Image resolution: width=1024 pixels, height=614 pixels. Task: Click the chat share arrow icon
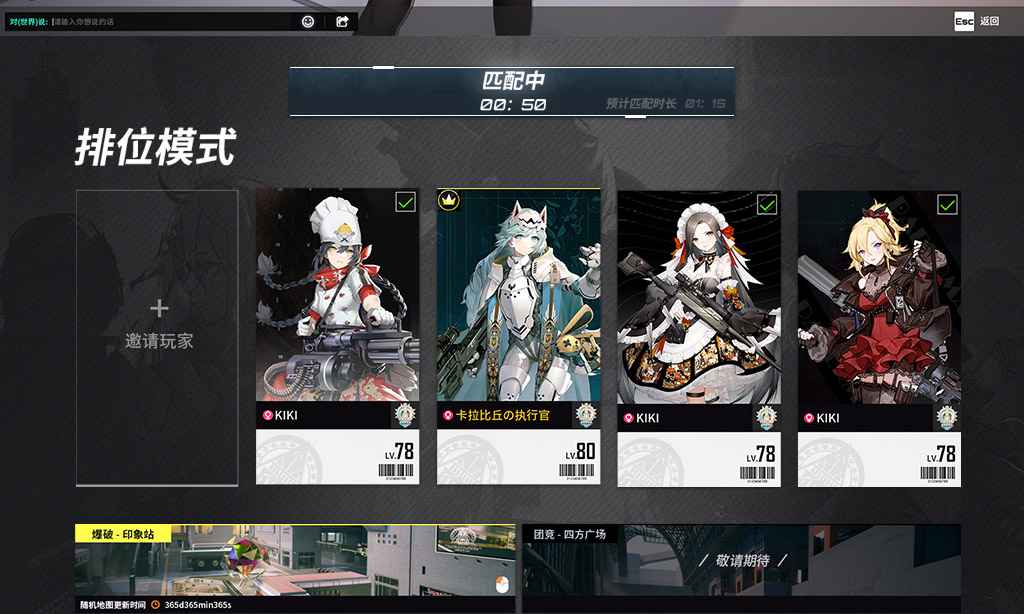click(x=342, y=21)
